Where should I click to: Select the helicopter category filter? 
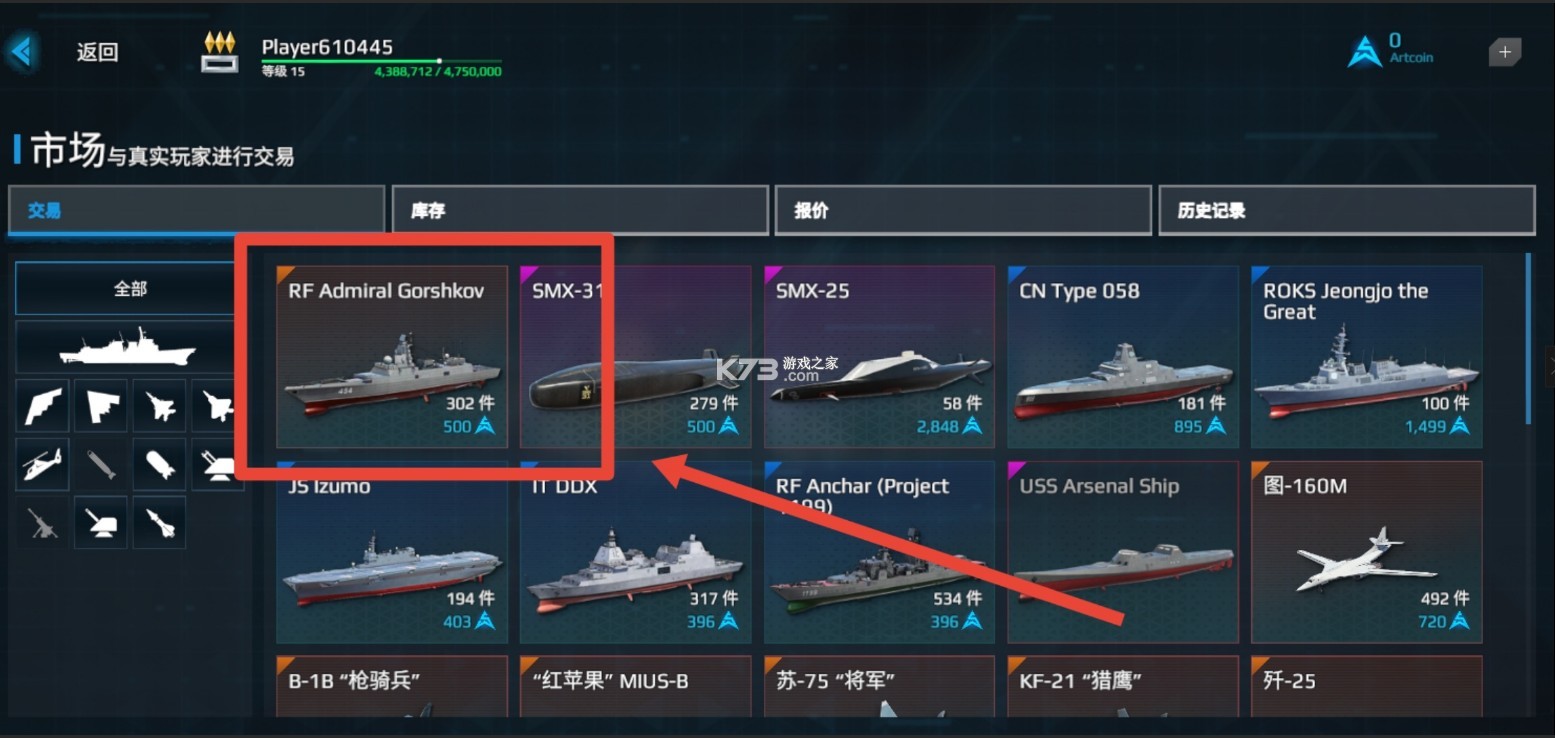(x=42, y=464)
